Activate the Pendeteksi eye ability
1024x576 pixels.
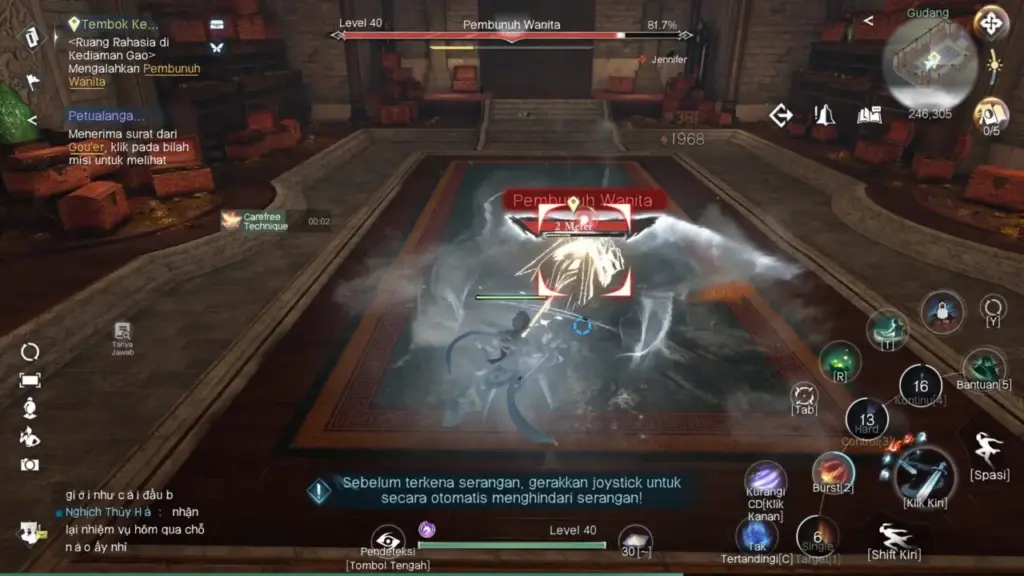pyautogui.click(x=387, y=540)
